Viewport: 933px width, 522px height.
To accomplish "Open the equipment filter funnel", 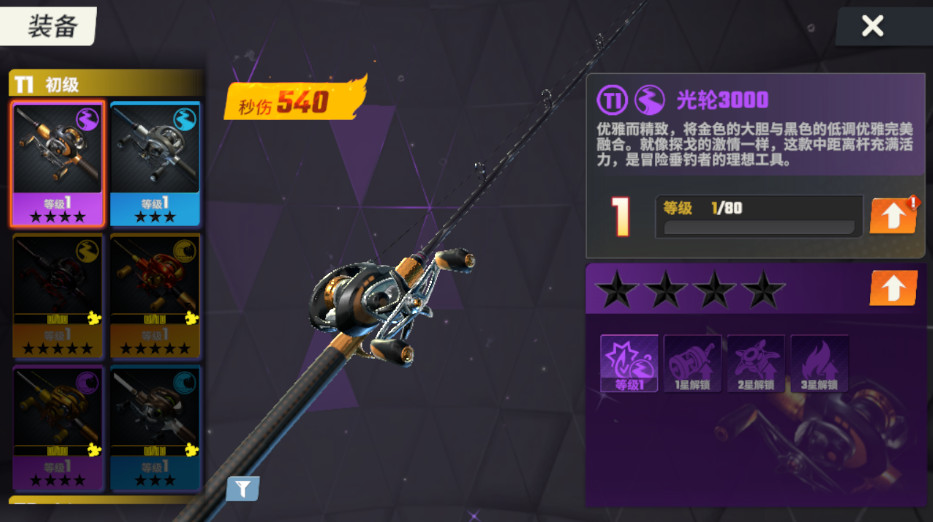I will [242, 488].
